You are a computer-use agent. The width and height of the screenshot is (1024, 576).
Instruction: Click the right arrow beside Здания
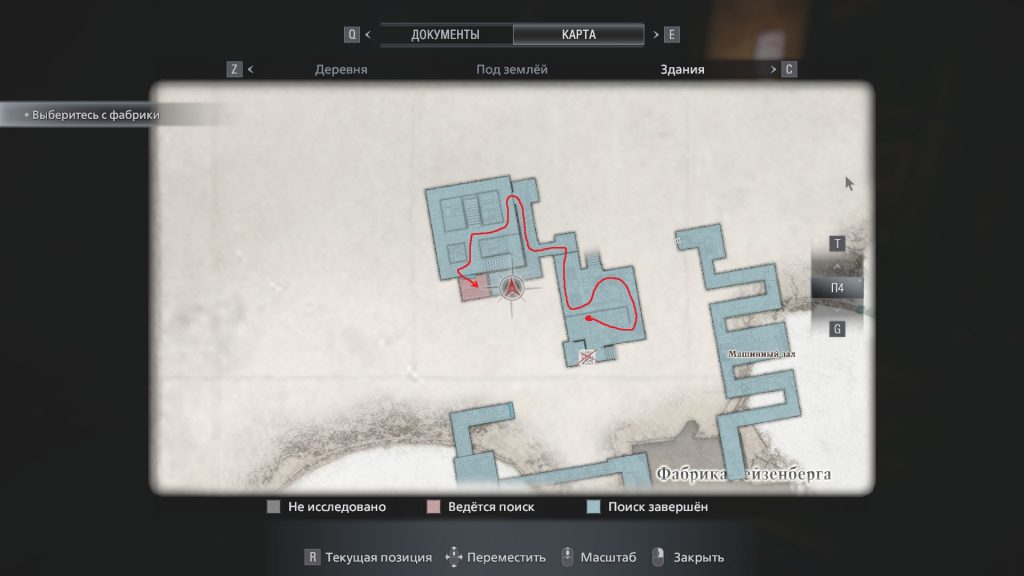pos(773,70)
